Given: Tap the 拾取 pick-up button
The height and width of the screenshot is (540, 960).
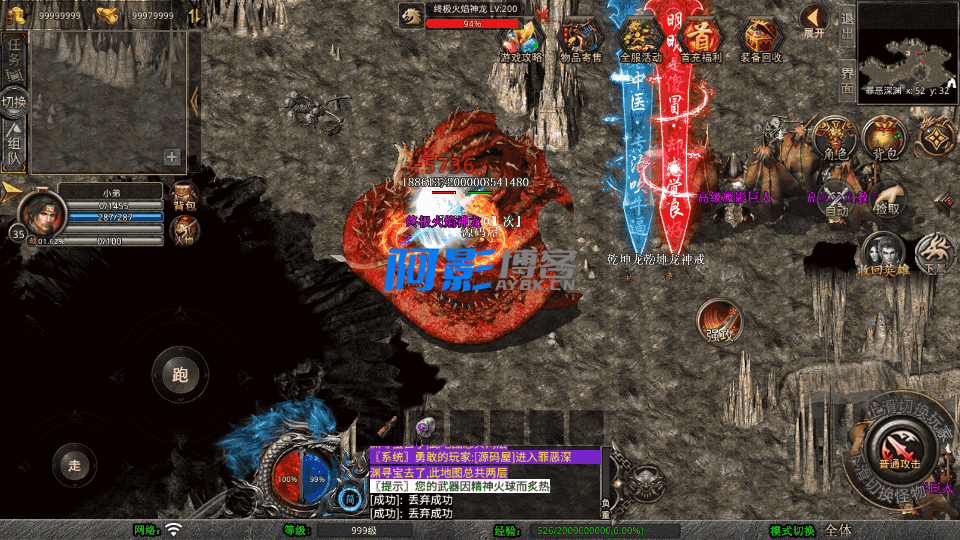Looking at the screenshot, I should (x=886, y=198).
